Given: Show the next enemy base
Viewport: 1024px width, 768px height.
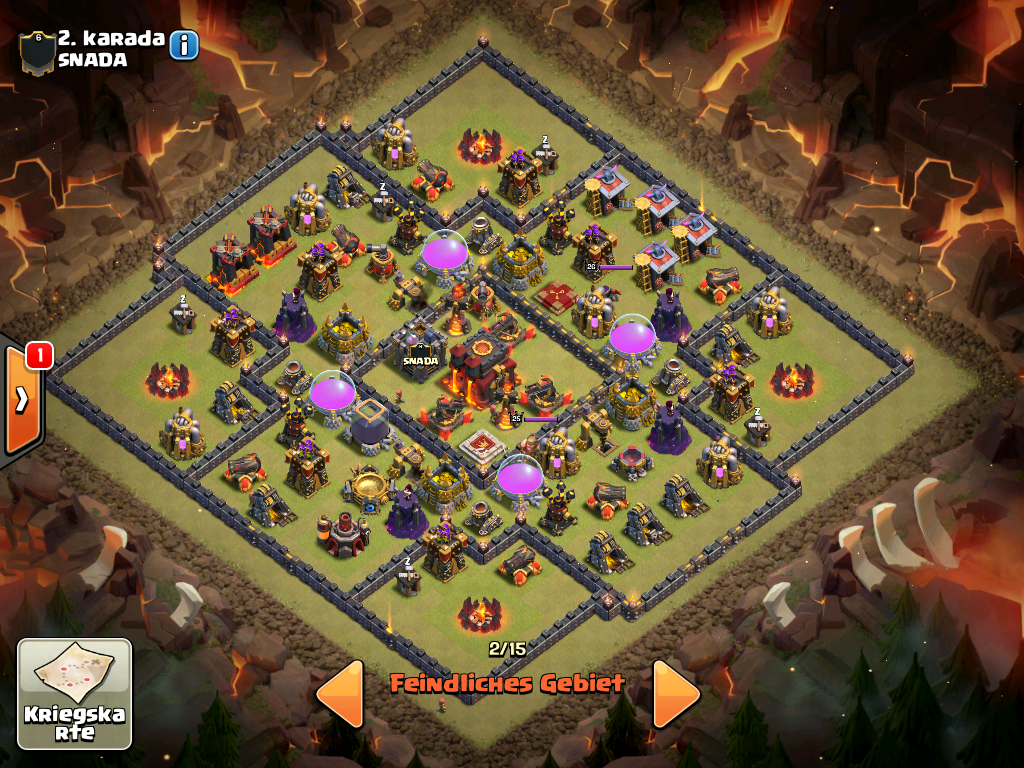Looking at the screenshot, I should pos(676,693).
